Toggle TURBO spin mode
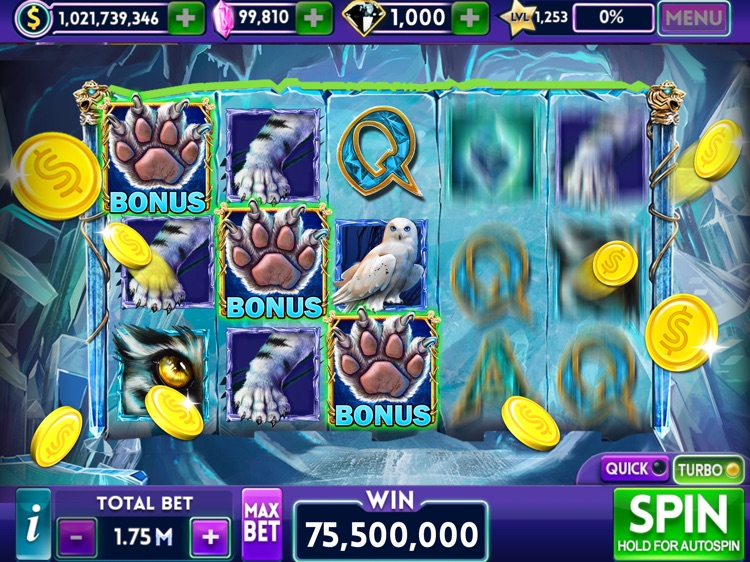The image size is (750, 562). 709,468
